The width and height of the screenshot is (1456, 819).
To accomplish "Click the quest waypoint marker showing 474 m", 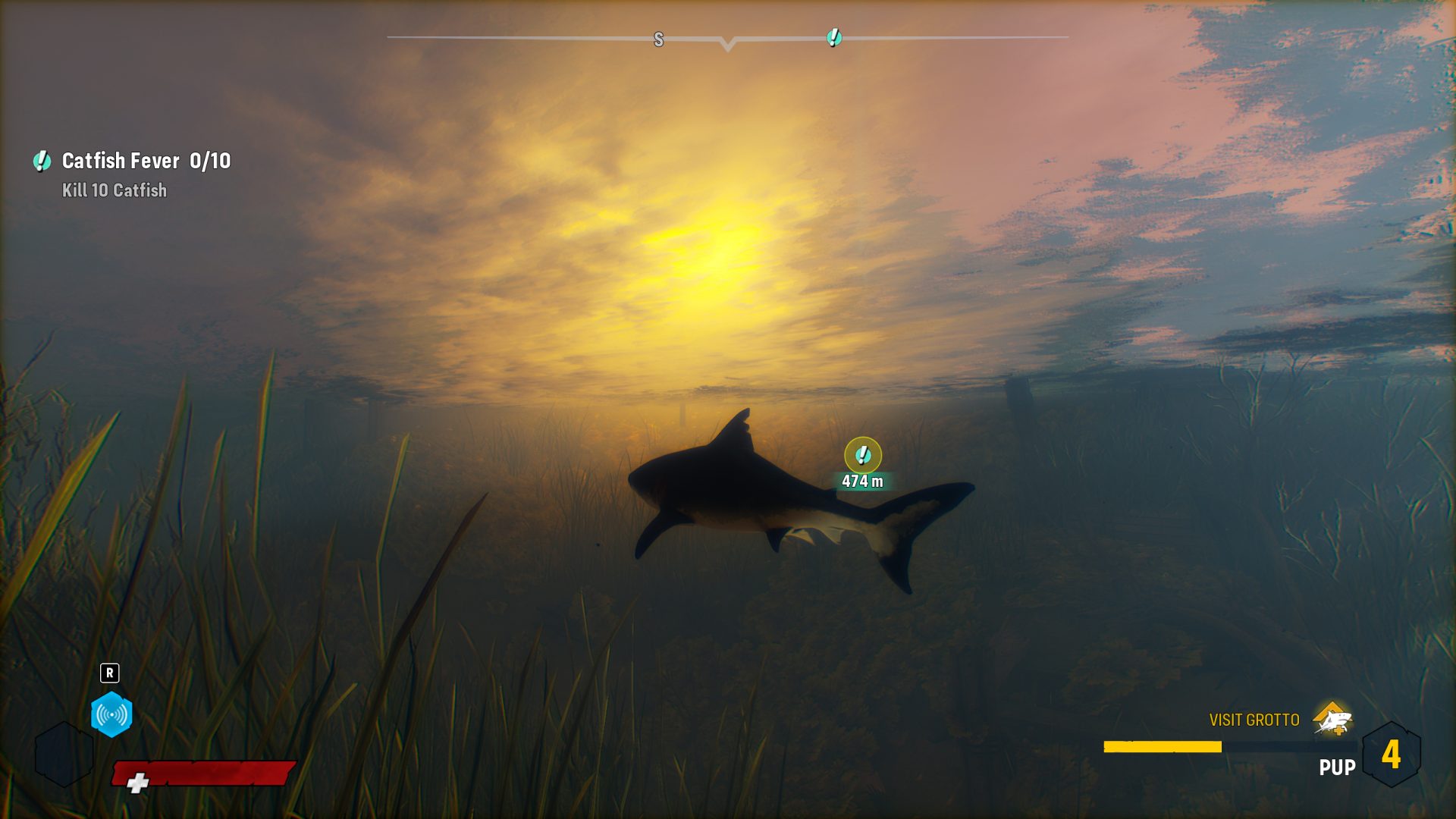I will [862, 456].
